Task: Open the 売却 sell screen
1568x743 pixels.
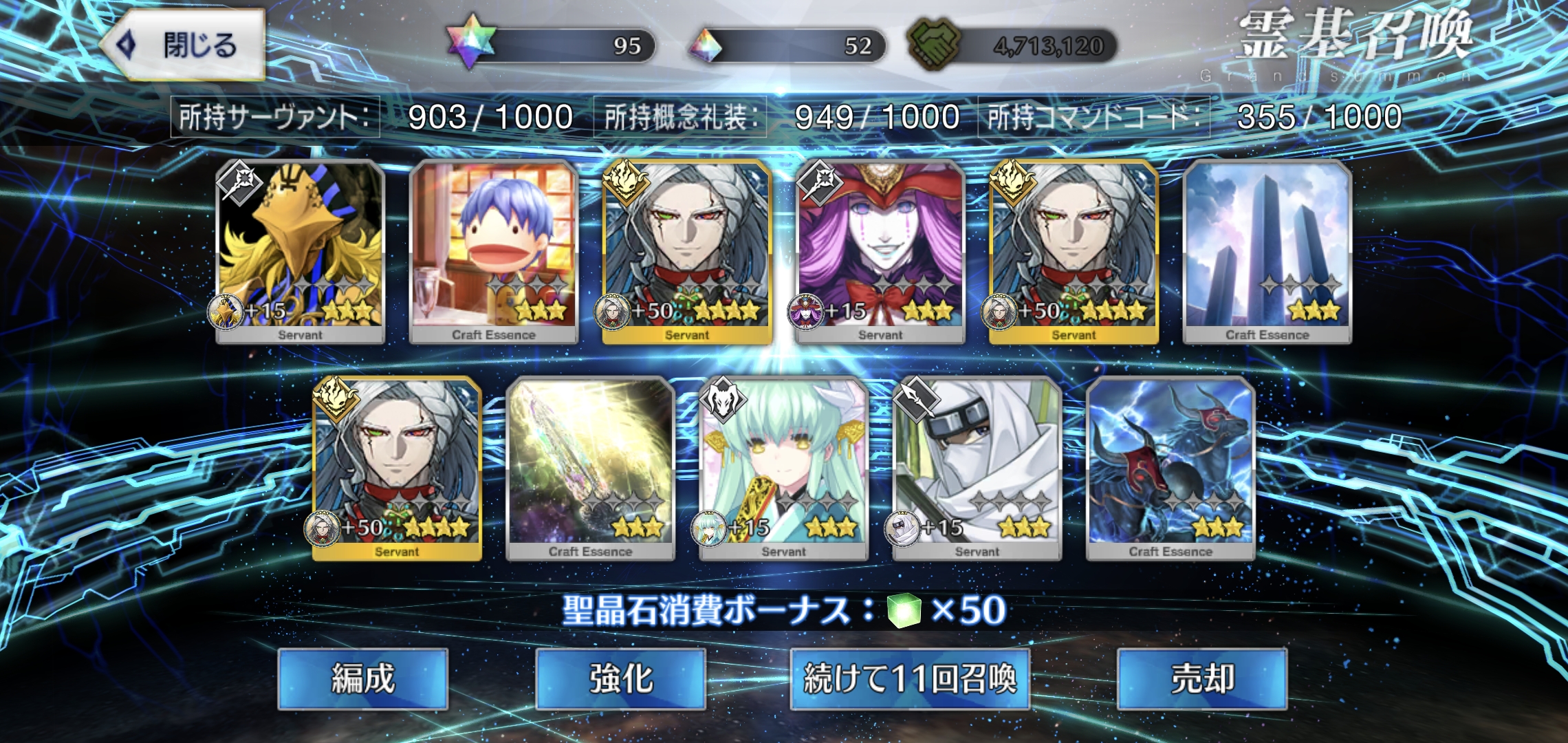Action: (1201, 679)
